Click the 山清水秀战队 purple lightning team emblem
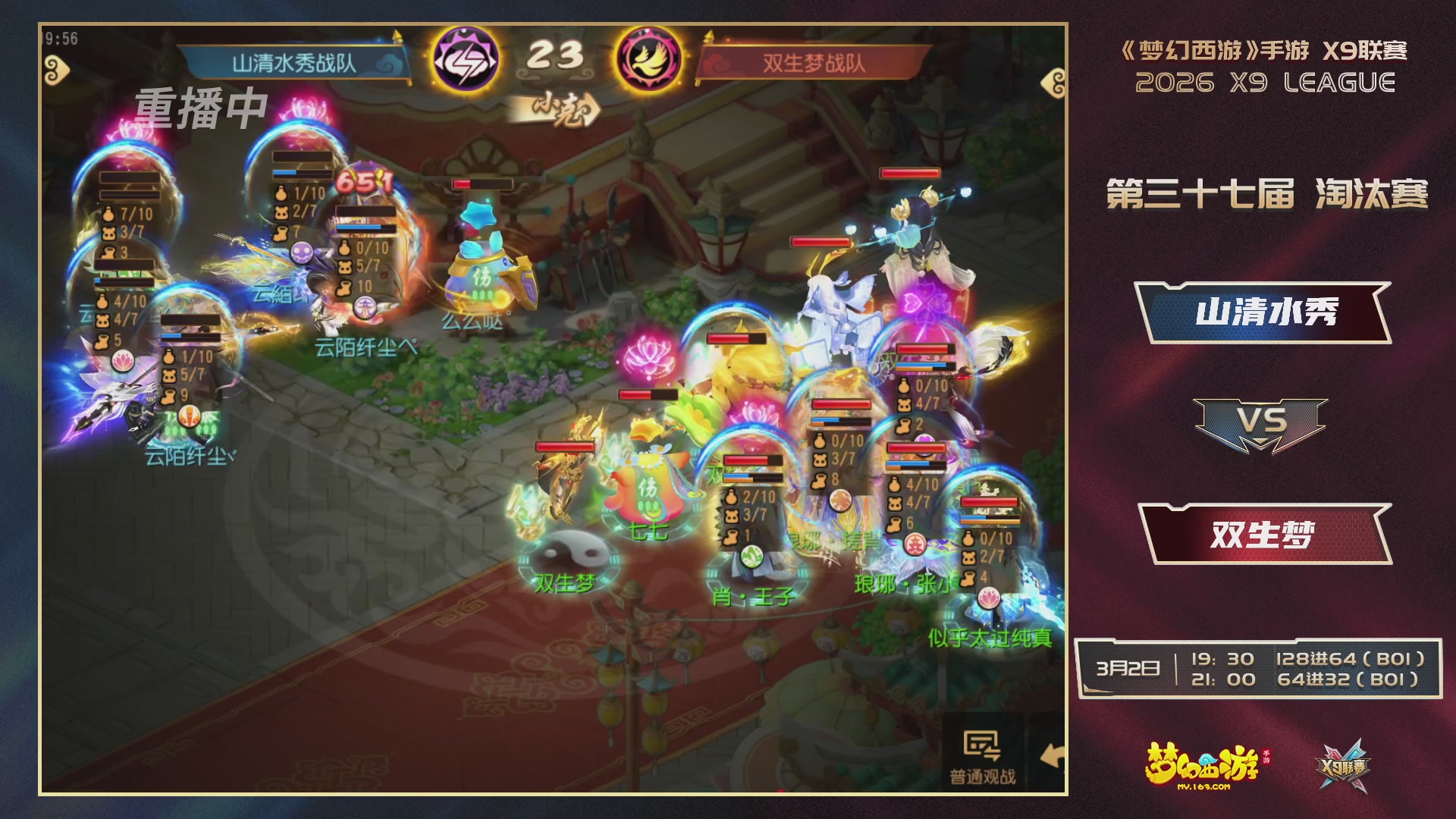This screenshot has height=819, width=1456. (x=466, y=57)
